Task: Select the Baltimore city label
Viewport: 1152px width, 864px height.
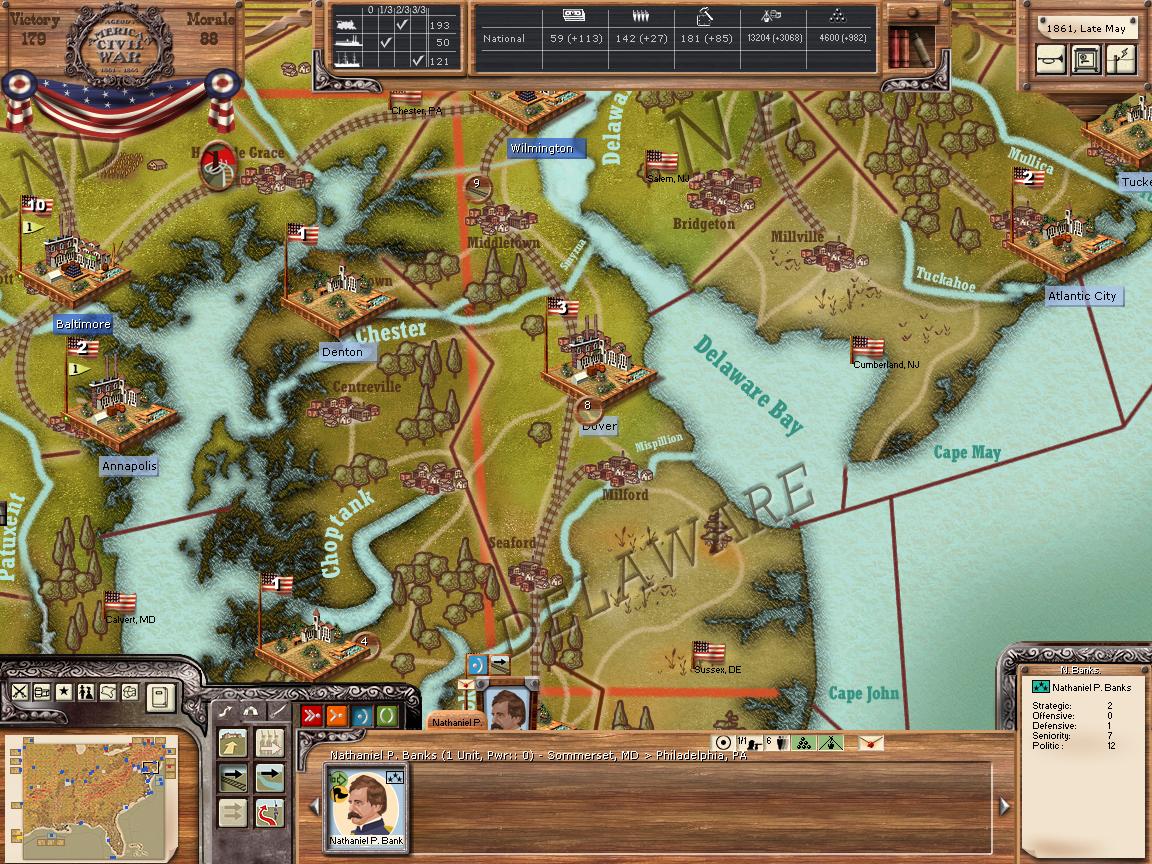Action: (83, 325)
